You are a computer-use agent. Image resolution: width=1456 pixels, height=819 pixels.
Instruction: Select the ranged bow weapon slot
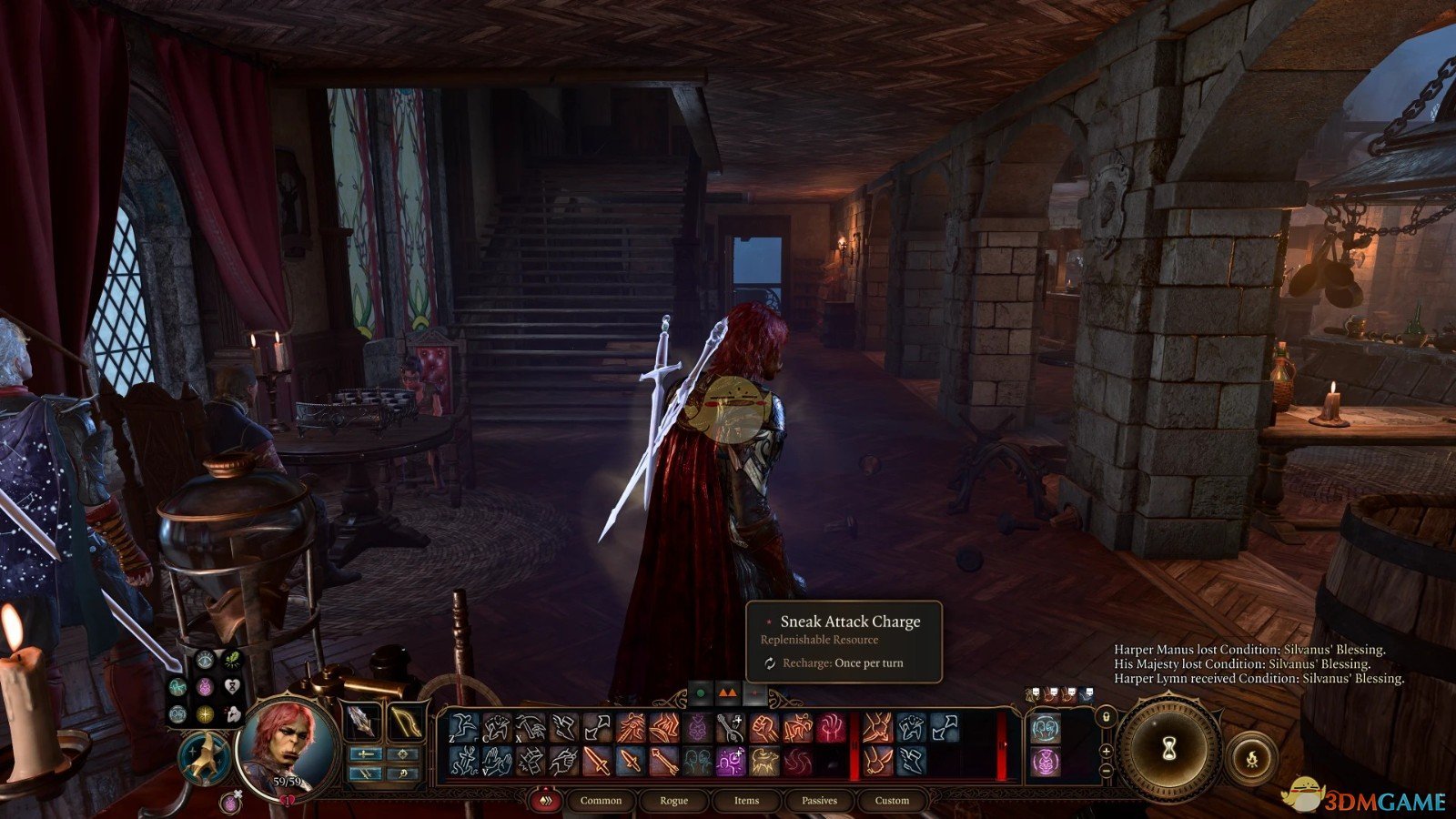coord(403,723)
